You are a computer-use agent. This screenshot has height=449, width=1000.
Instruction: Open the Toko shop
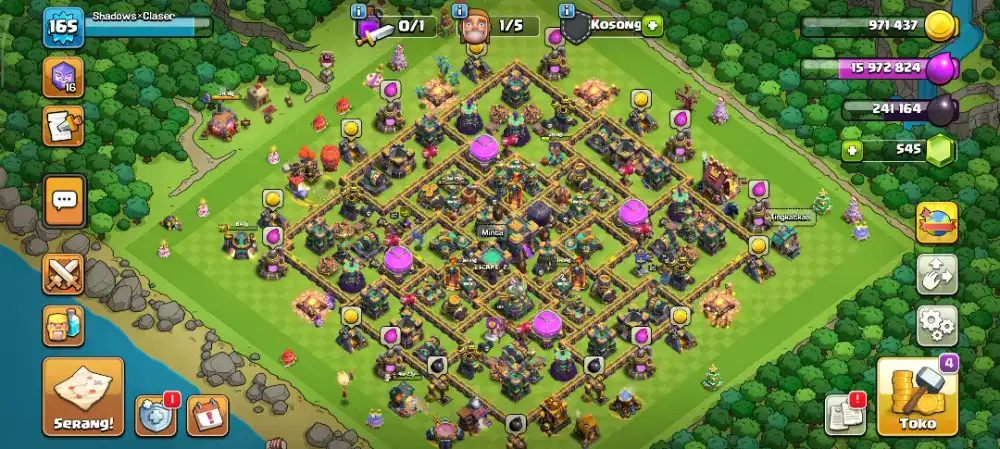[917, 396]
